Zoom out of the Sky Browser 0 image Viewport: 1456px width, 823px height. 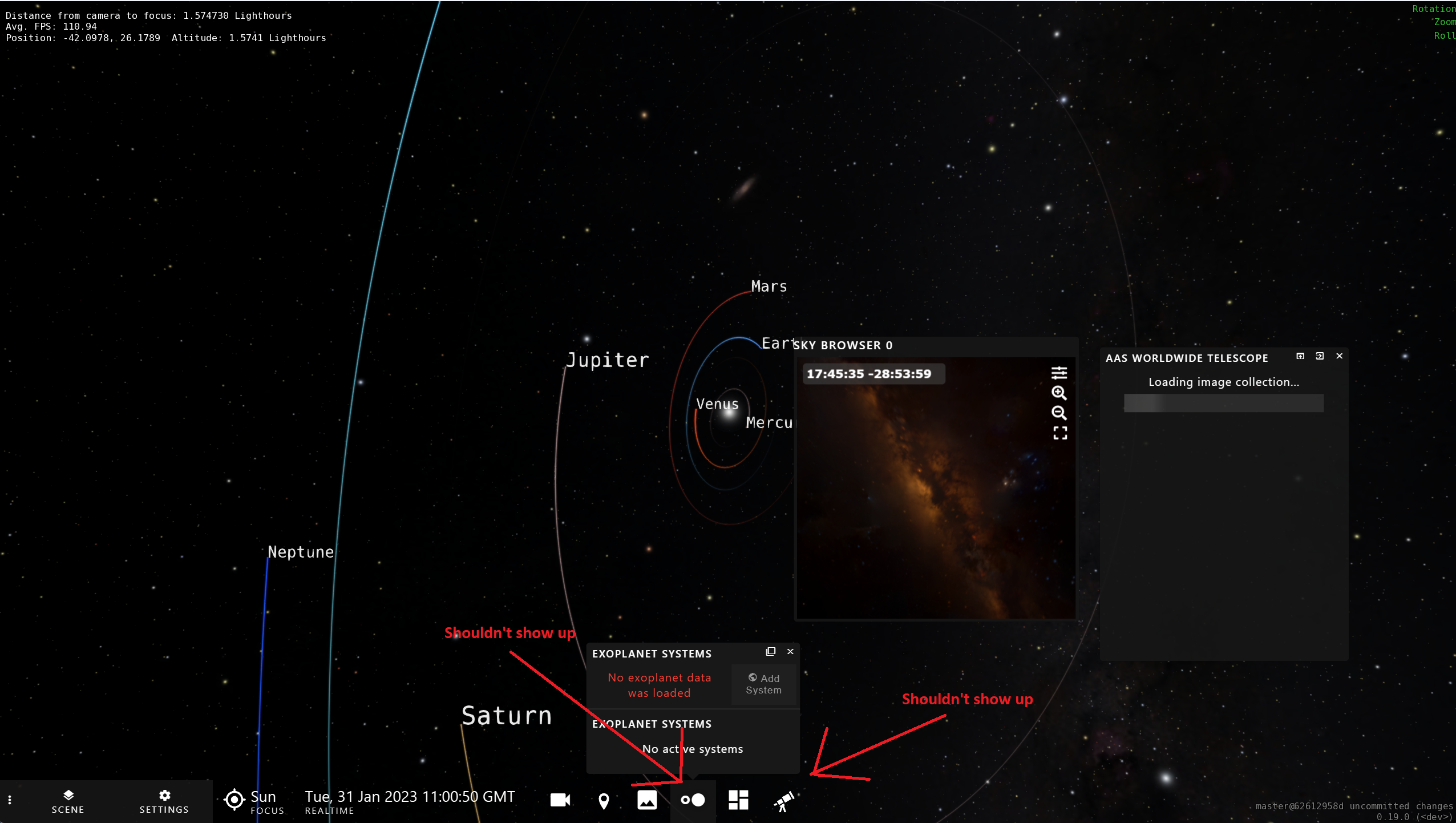pos(1060,413)
